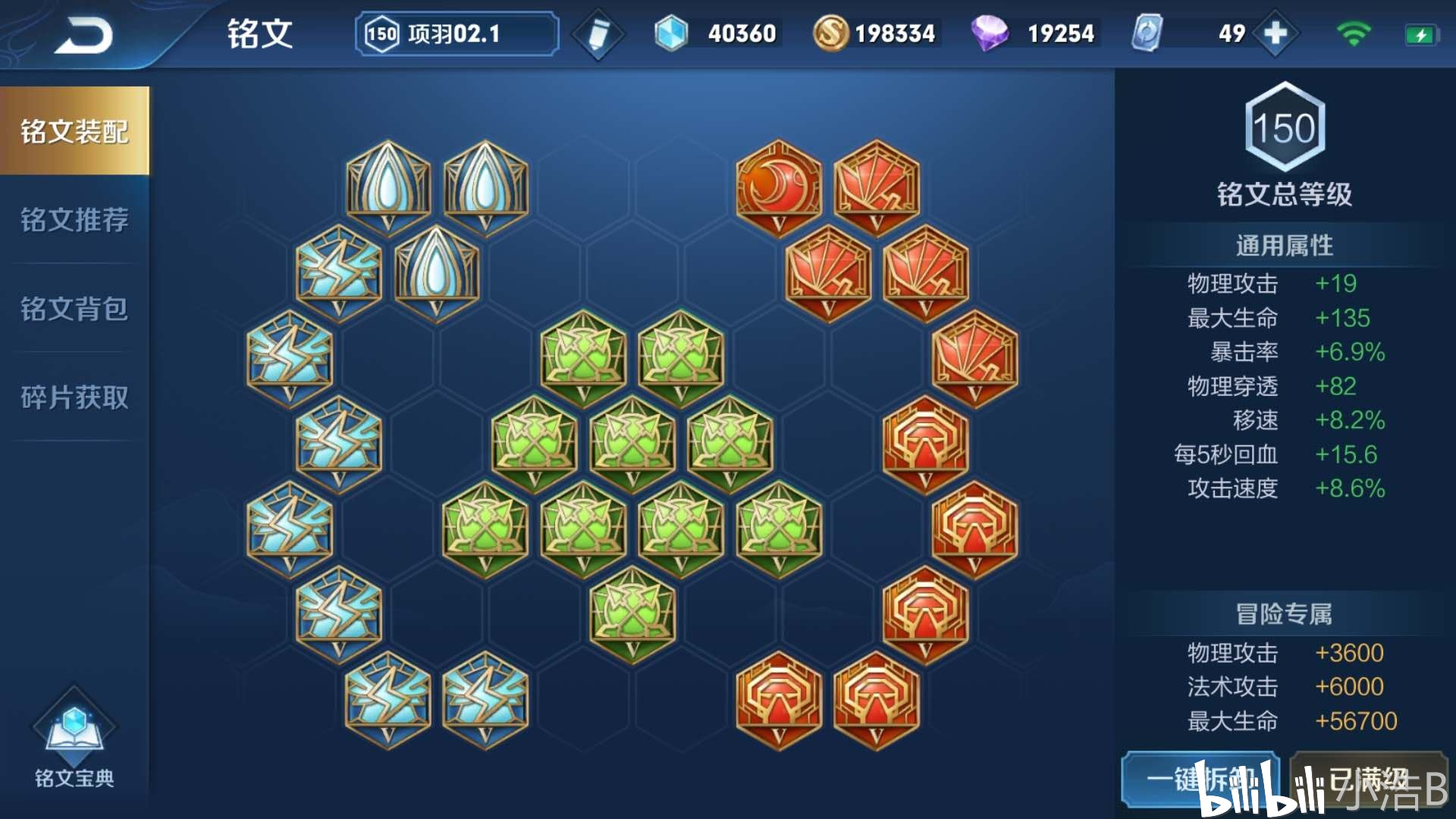Show the 铭文背包 tab
The width and height of the screenshot is (1456, 819).
(x=74, y=309)
